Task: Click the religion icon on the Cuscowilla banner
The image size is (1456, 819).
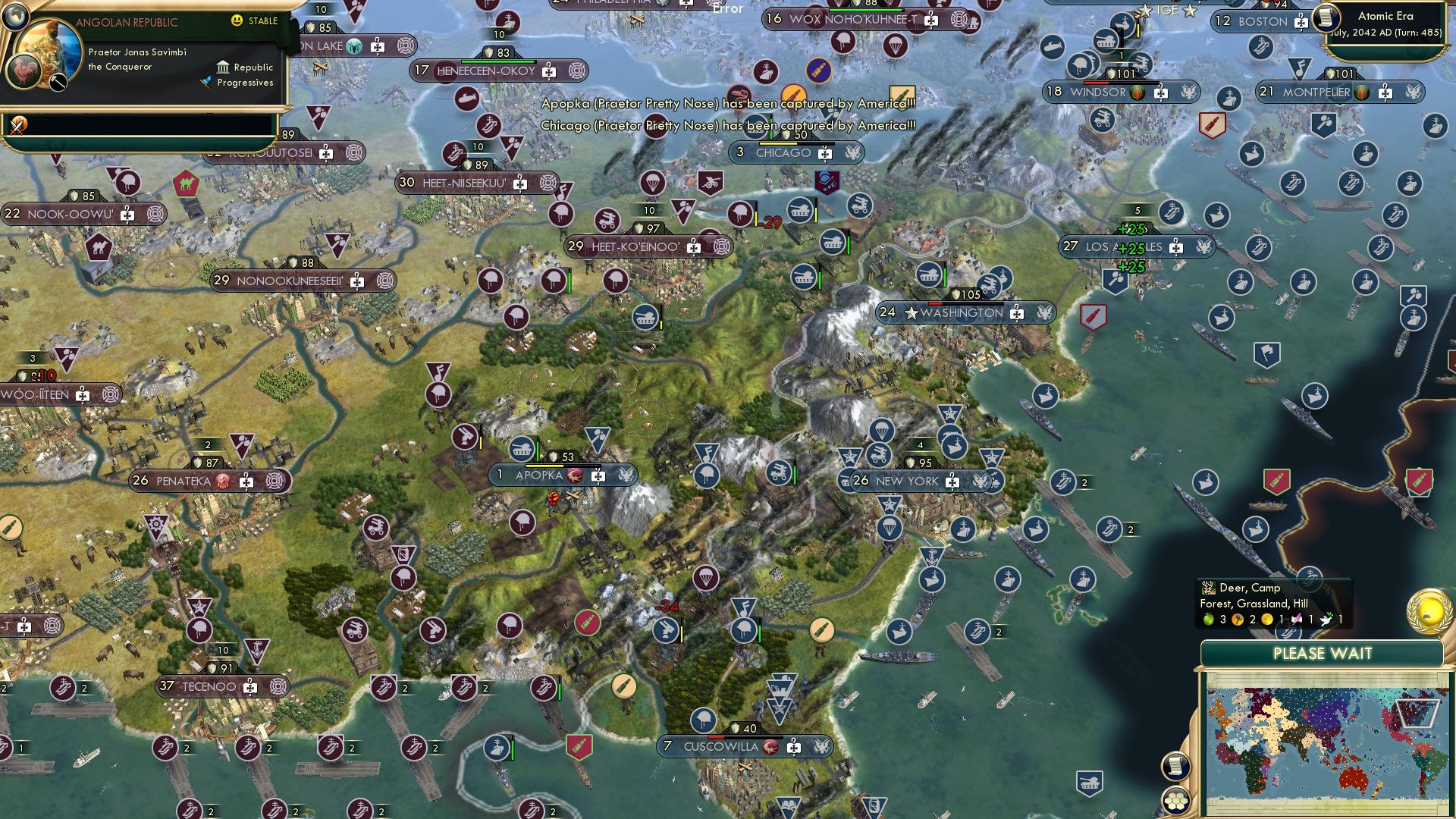Action: click(773, 747)
